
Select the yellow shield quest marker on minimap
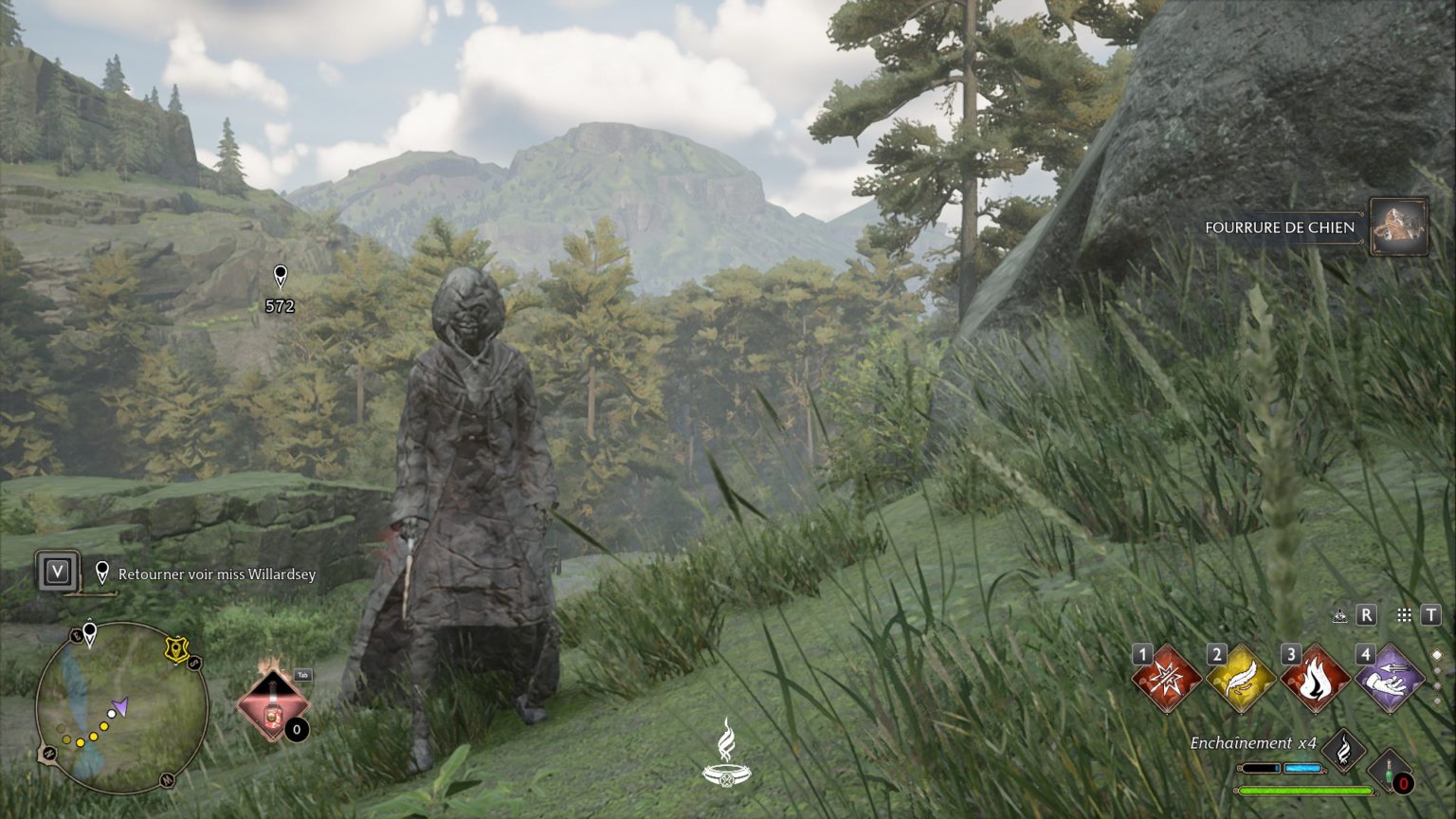pyautogui.click(x=176, y=649)
